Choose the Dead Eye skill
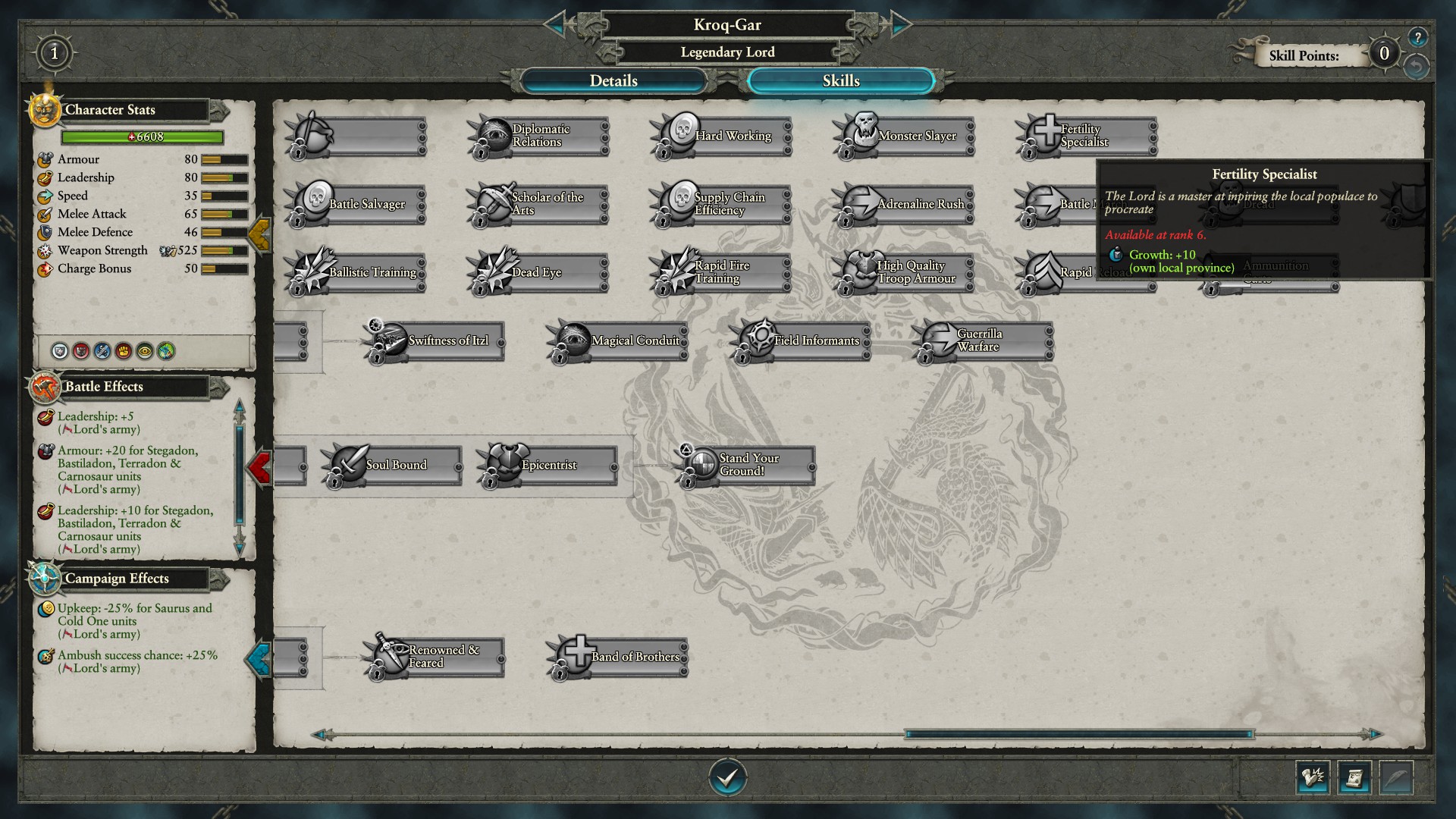Image resolution: width=1456 pixels, height=819 pixels. (x=539, y=273)
